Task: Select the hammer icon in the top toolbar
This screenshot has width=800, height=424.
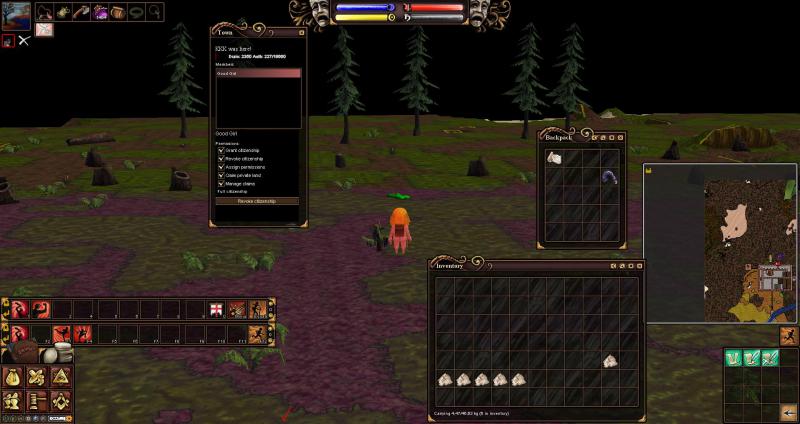Action: click(x=81, y=12)
